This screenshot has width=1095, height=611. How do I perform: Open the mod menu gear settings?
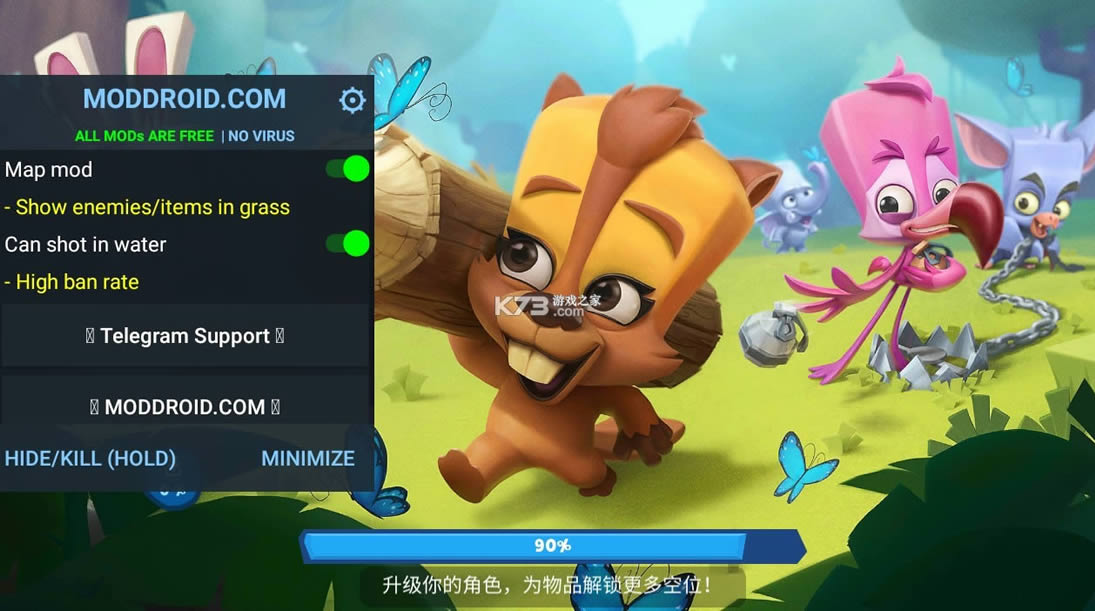[352, 100]
